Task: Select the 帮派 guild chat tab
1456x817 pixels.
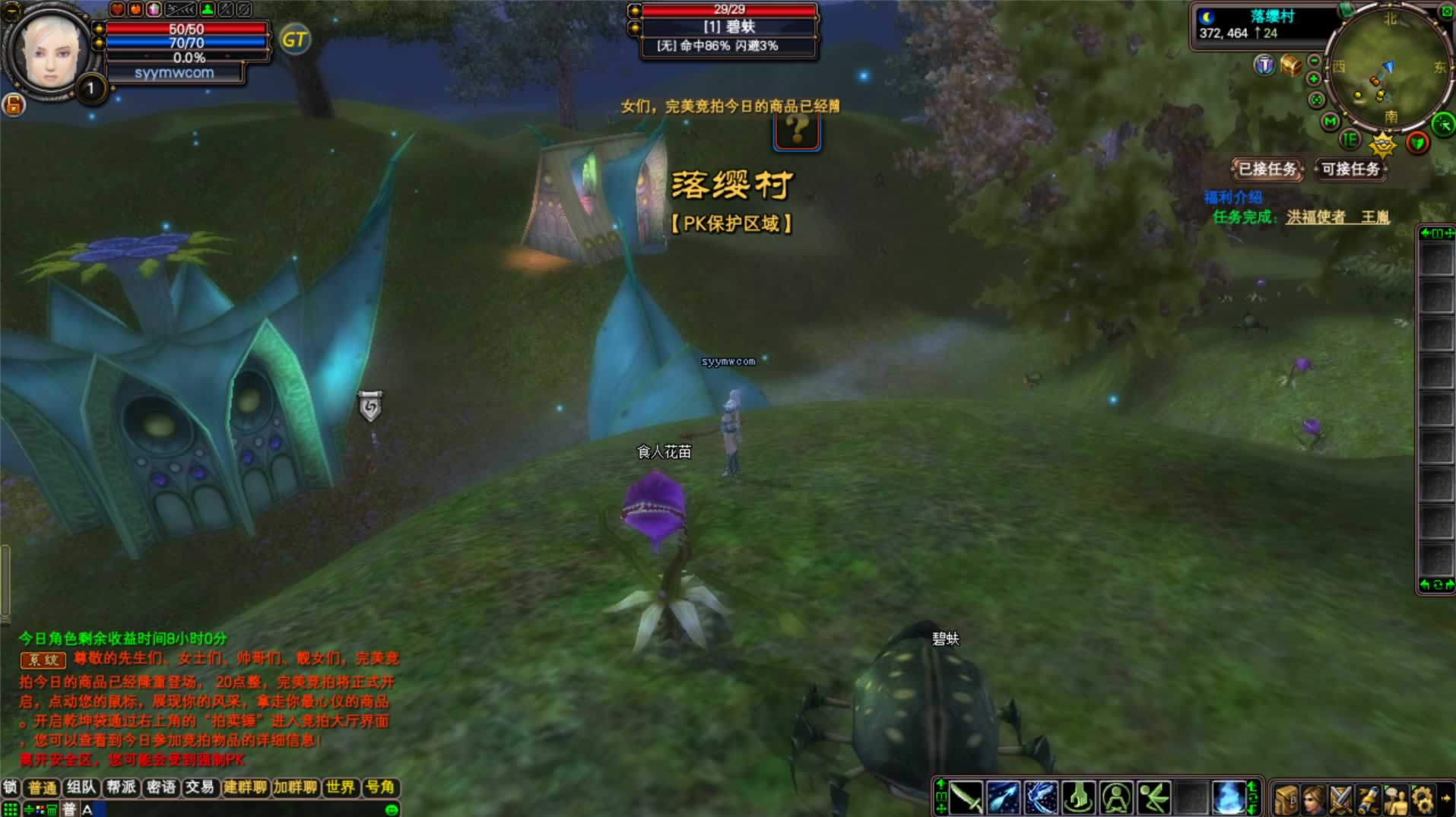Action: (x=121, y=787)
